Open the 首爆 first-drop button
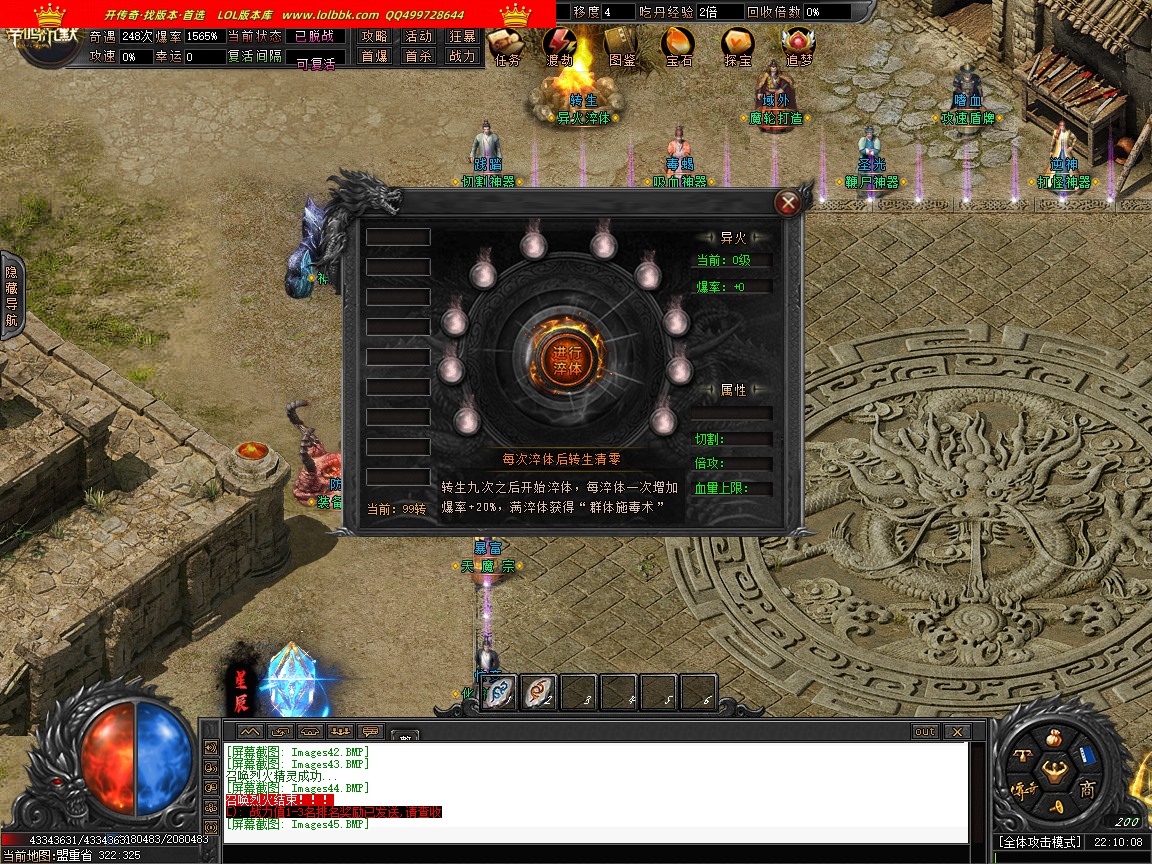 tap(375, 56)
